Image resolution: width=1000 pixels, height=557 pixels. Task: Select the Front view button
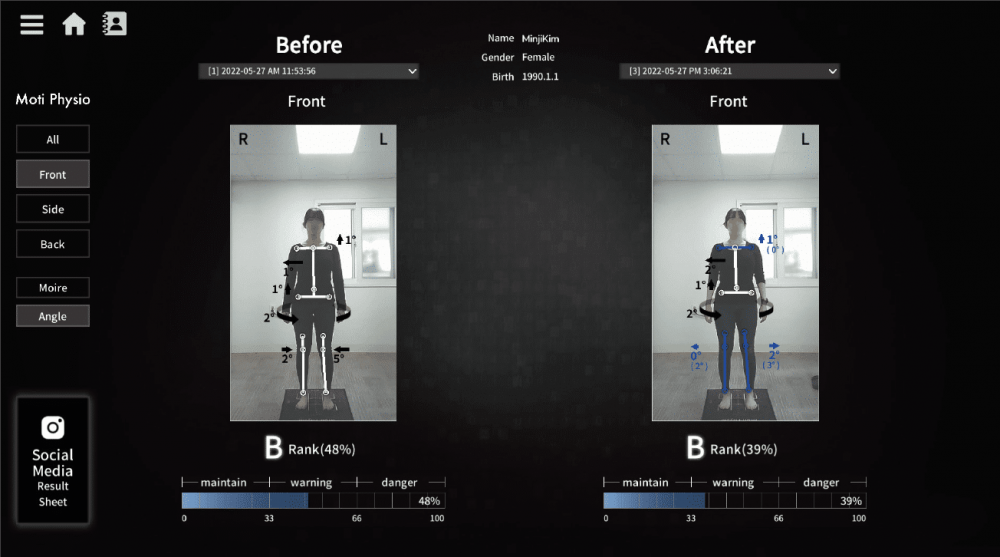(53, 174)
